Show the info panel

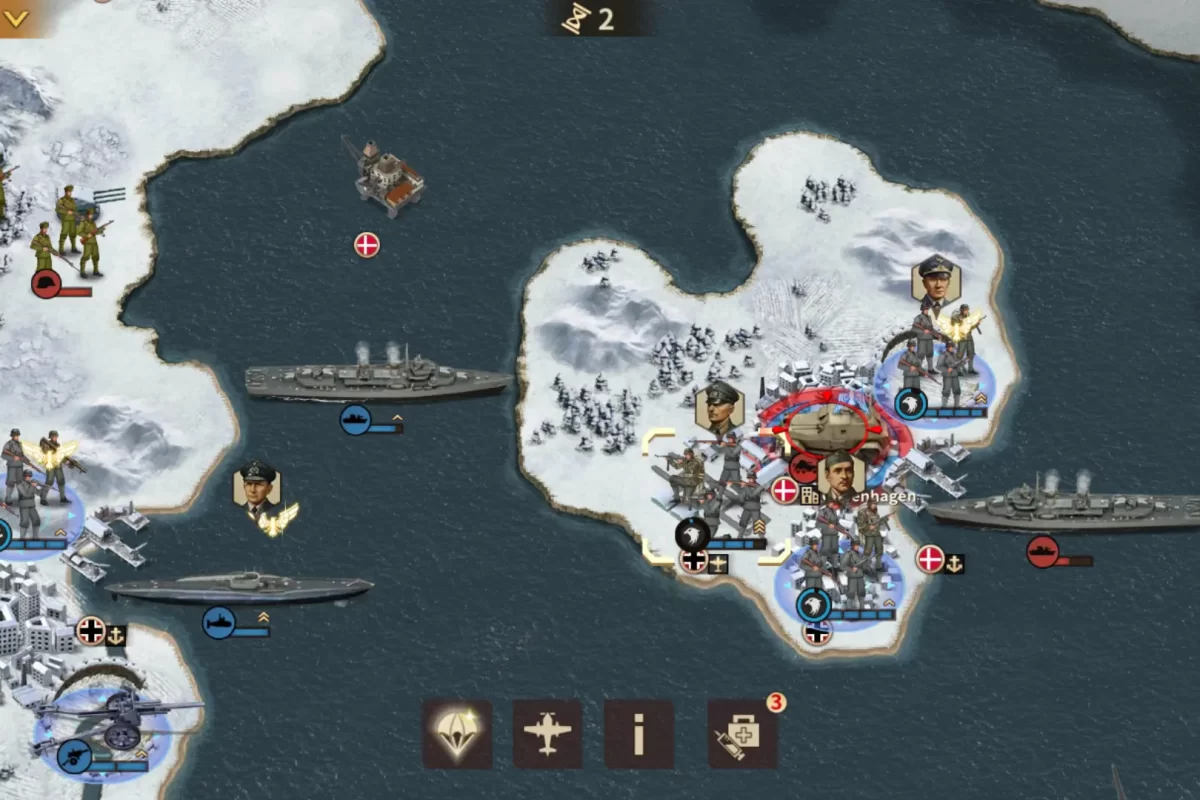638,734
